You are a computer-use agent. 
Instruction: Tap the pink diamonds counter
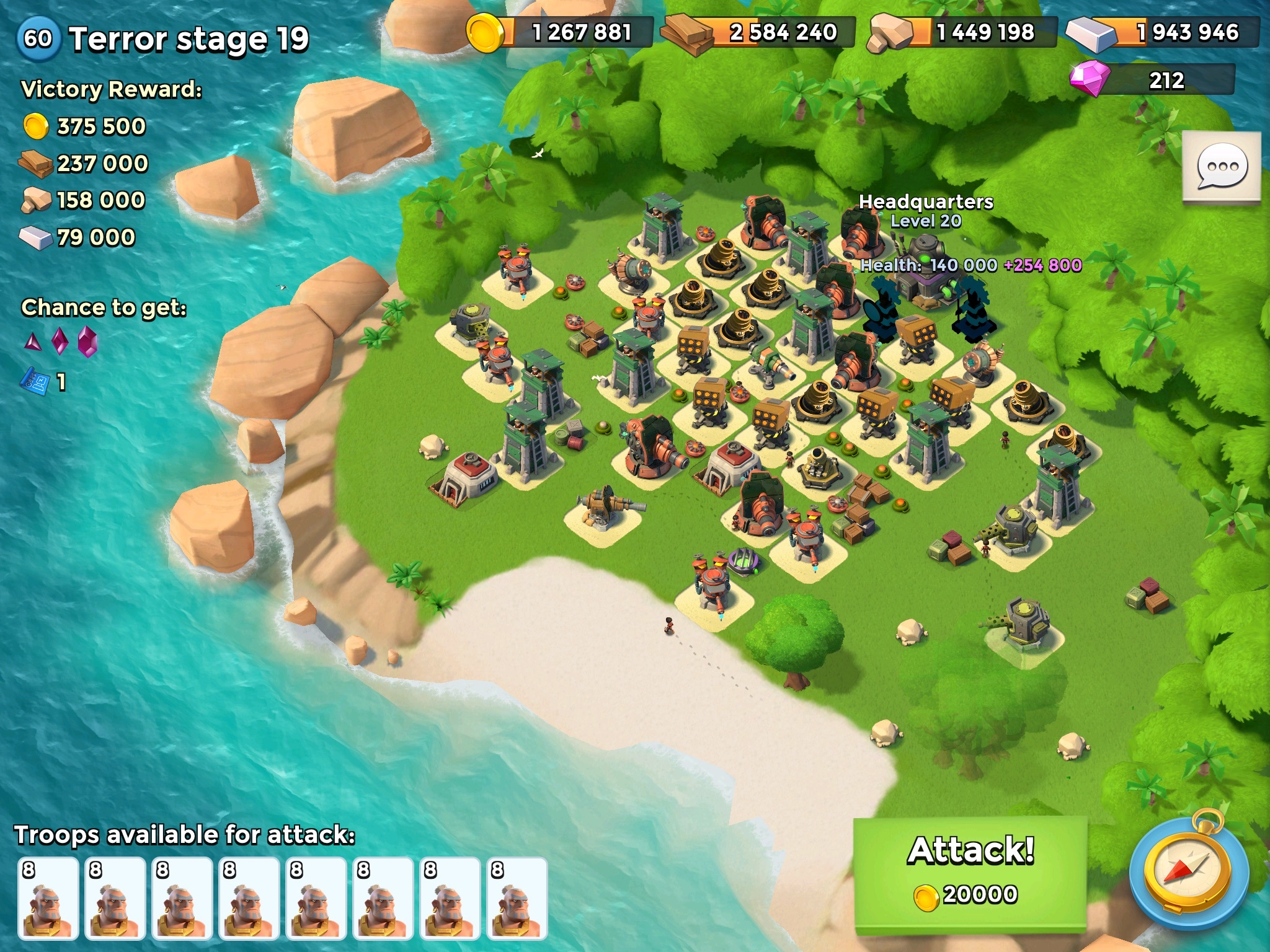pos(1153,81)
